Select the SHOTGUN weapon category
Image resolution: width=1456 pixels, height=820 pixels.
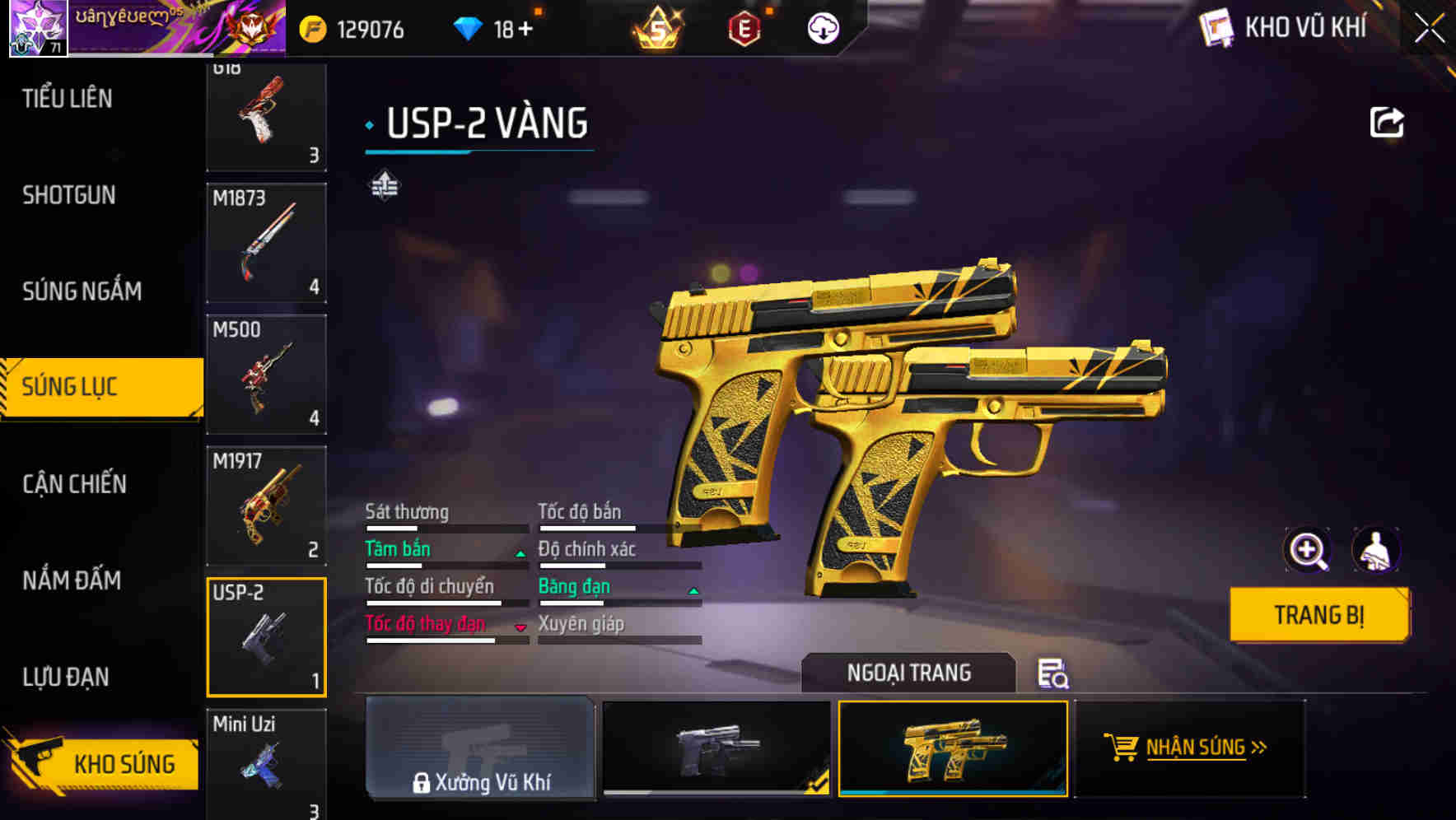coord(69,195)
